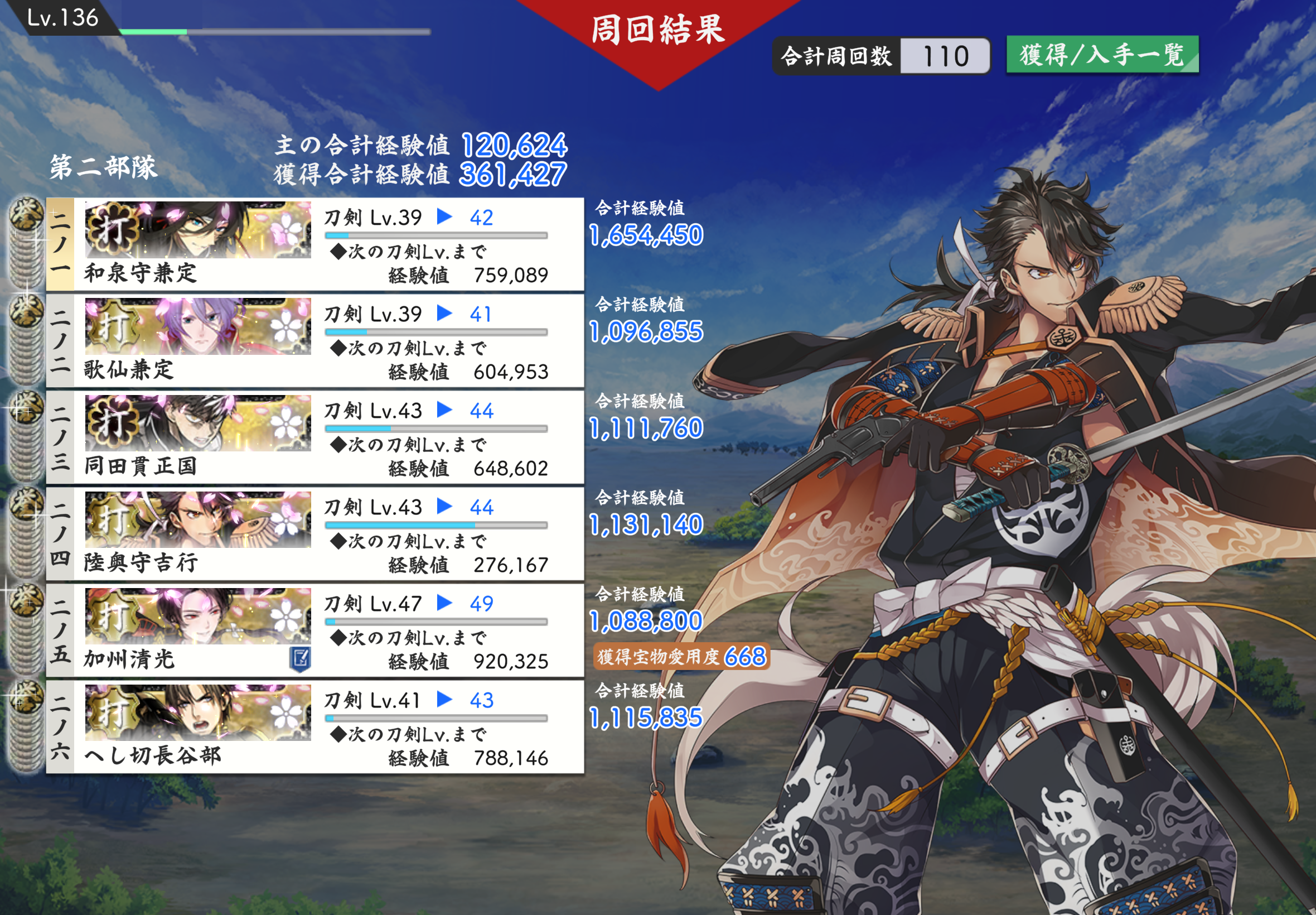Choose the 同田貫正国 row

click(x=315, y=437)
